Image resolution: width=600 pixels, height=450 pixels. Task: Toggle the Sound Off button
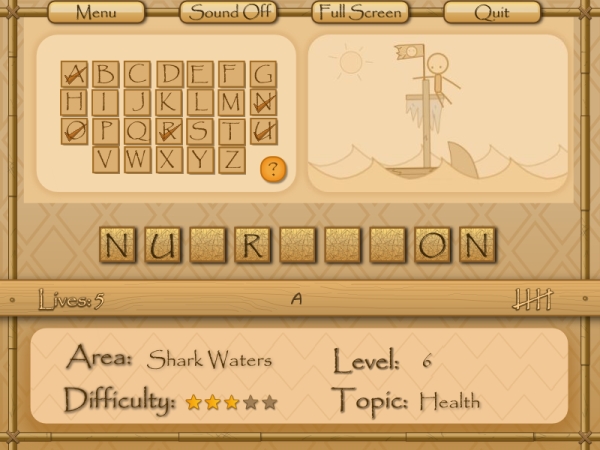click(228, 13)
